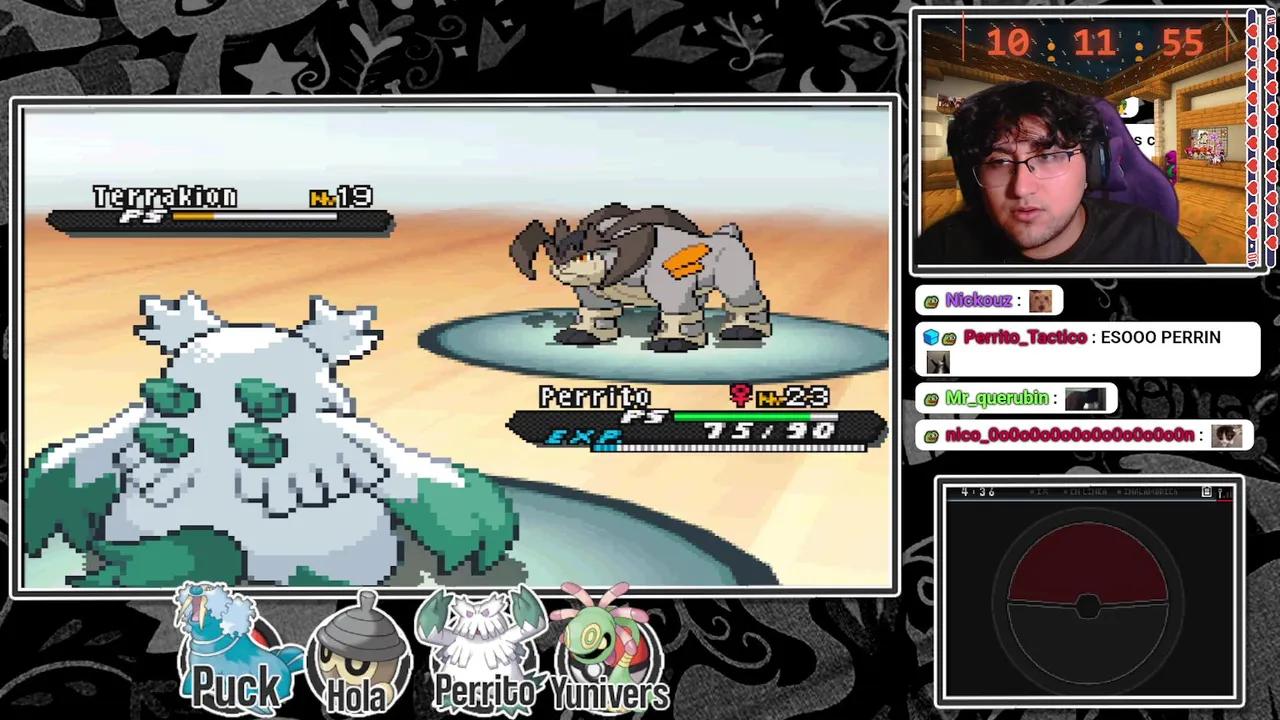Enable INALAMBRICA wireless mode on the C-Gear

(1150, 492)
